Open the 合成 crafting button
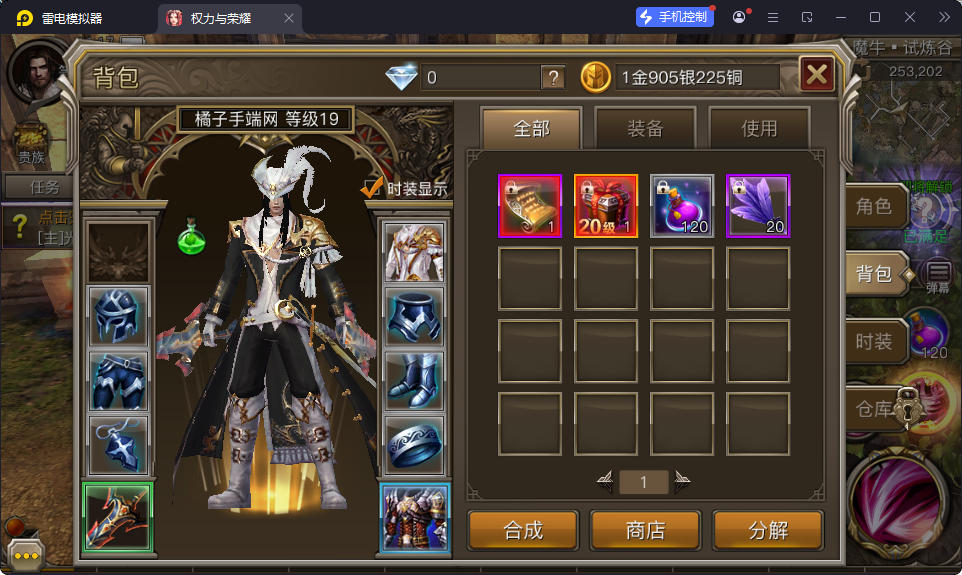Screen dimensions: 962x575 [523, 530]
